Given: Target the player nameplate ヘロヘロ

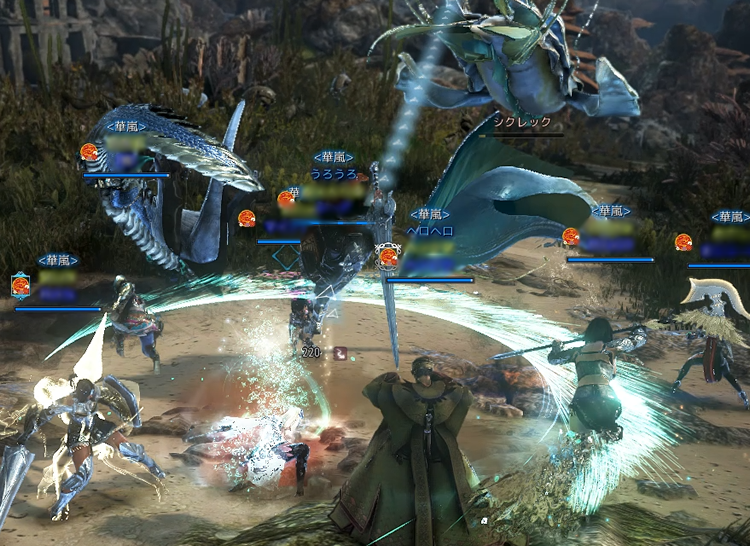Looking at the screenshot, I should tap(429, 230).
